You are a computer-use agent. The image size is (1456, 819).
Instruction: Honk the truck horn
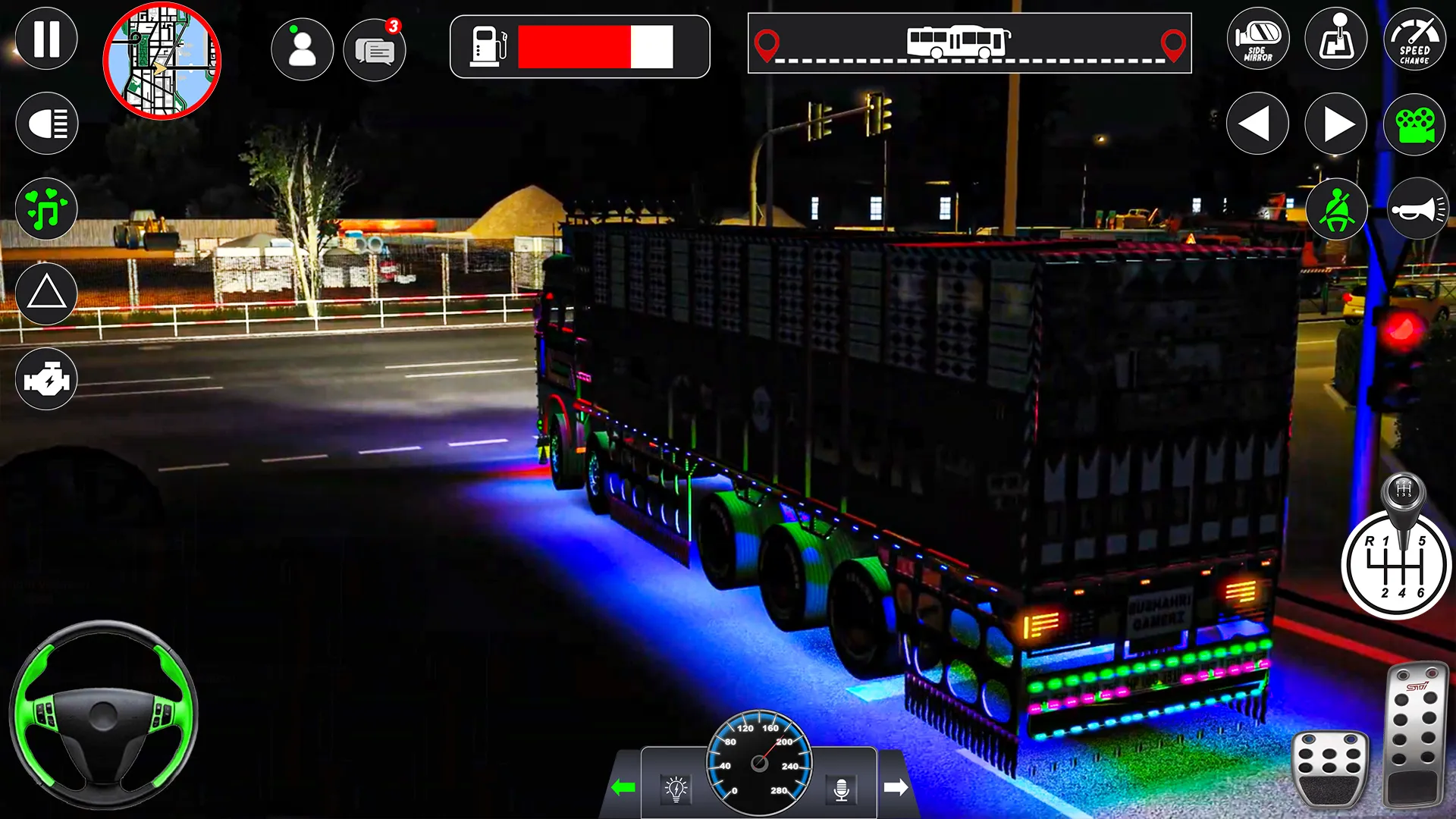pyautogui.click(x=1415, y=209)
